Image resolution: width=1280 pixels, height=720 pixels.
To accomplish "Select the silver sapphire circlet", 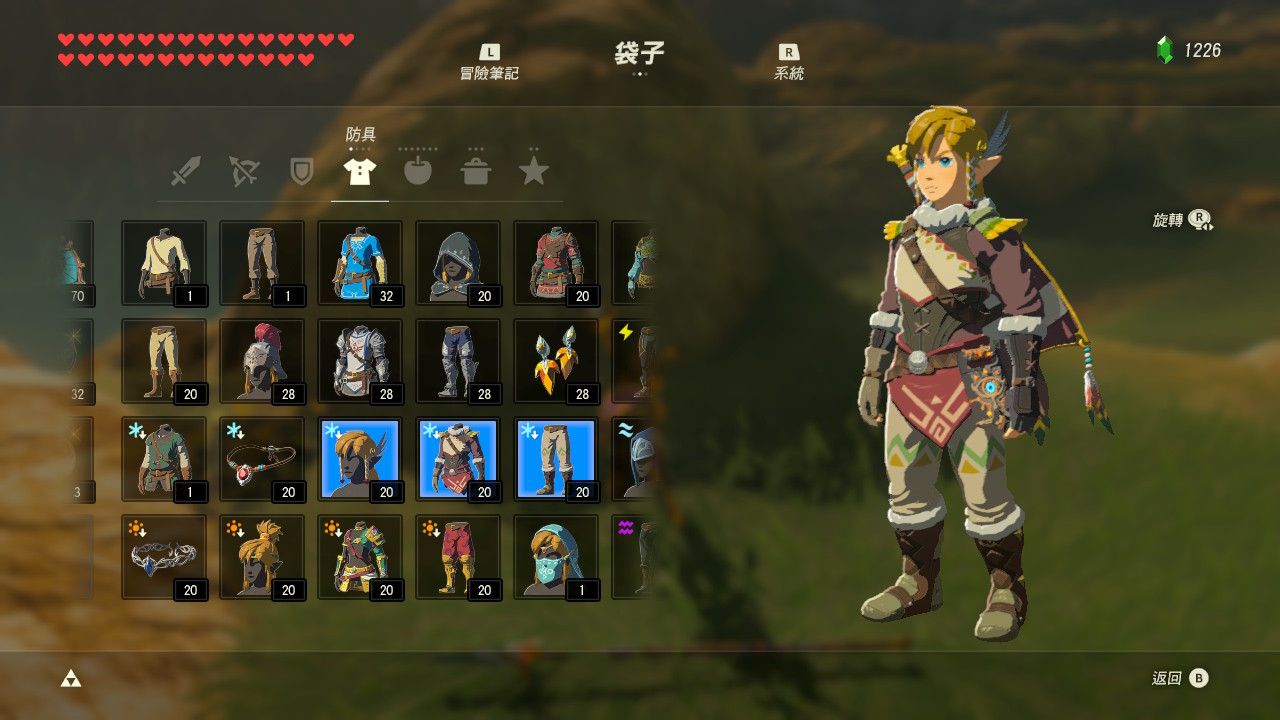I will pyautogui.click(x=163, y=556).
